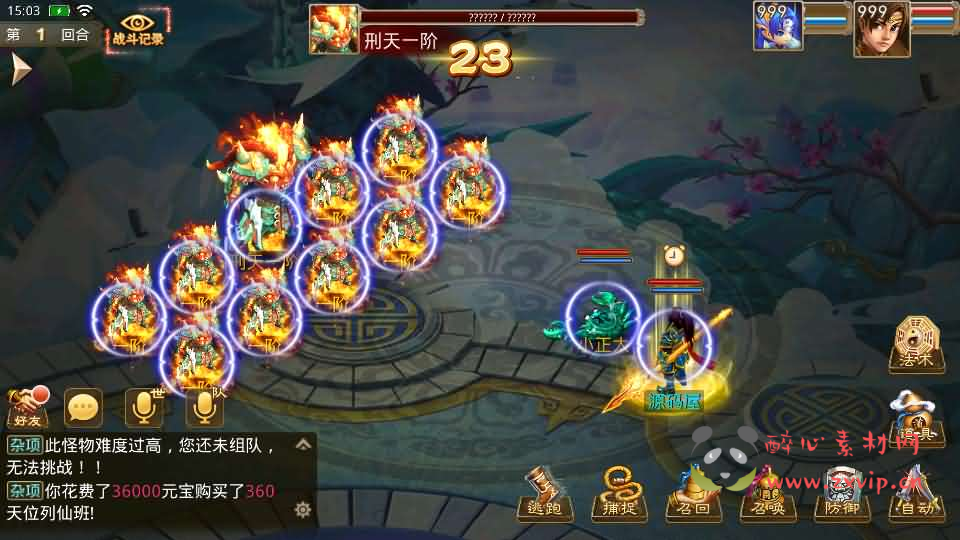Open chat settings gear icon

[302, 510]
